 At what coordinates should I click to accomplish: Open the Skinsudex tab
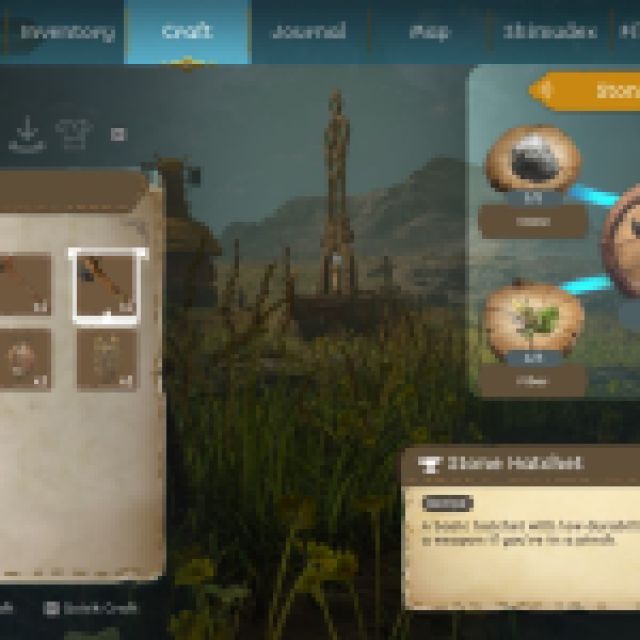(x=549, y=31)
